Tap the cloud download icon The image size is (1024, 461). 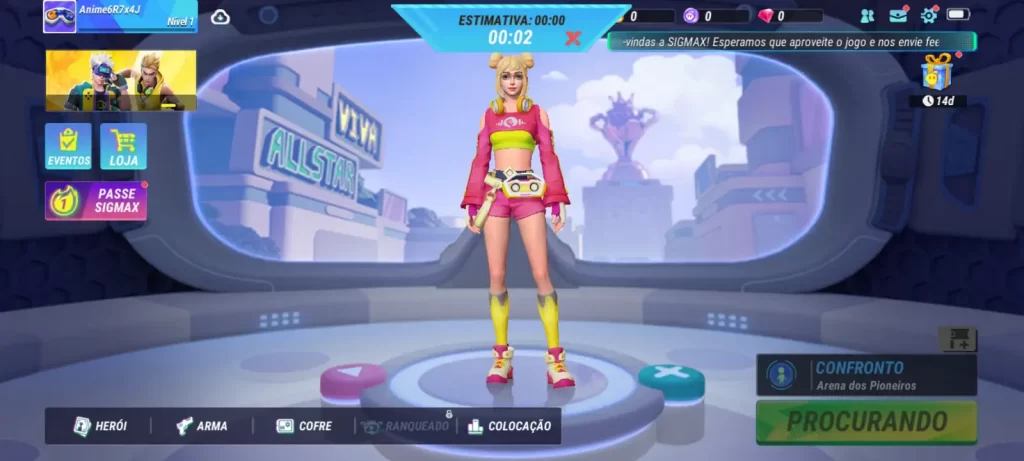220,16
